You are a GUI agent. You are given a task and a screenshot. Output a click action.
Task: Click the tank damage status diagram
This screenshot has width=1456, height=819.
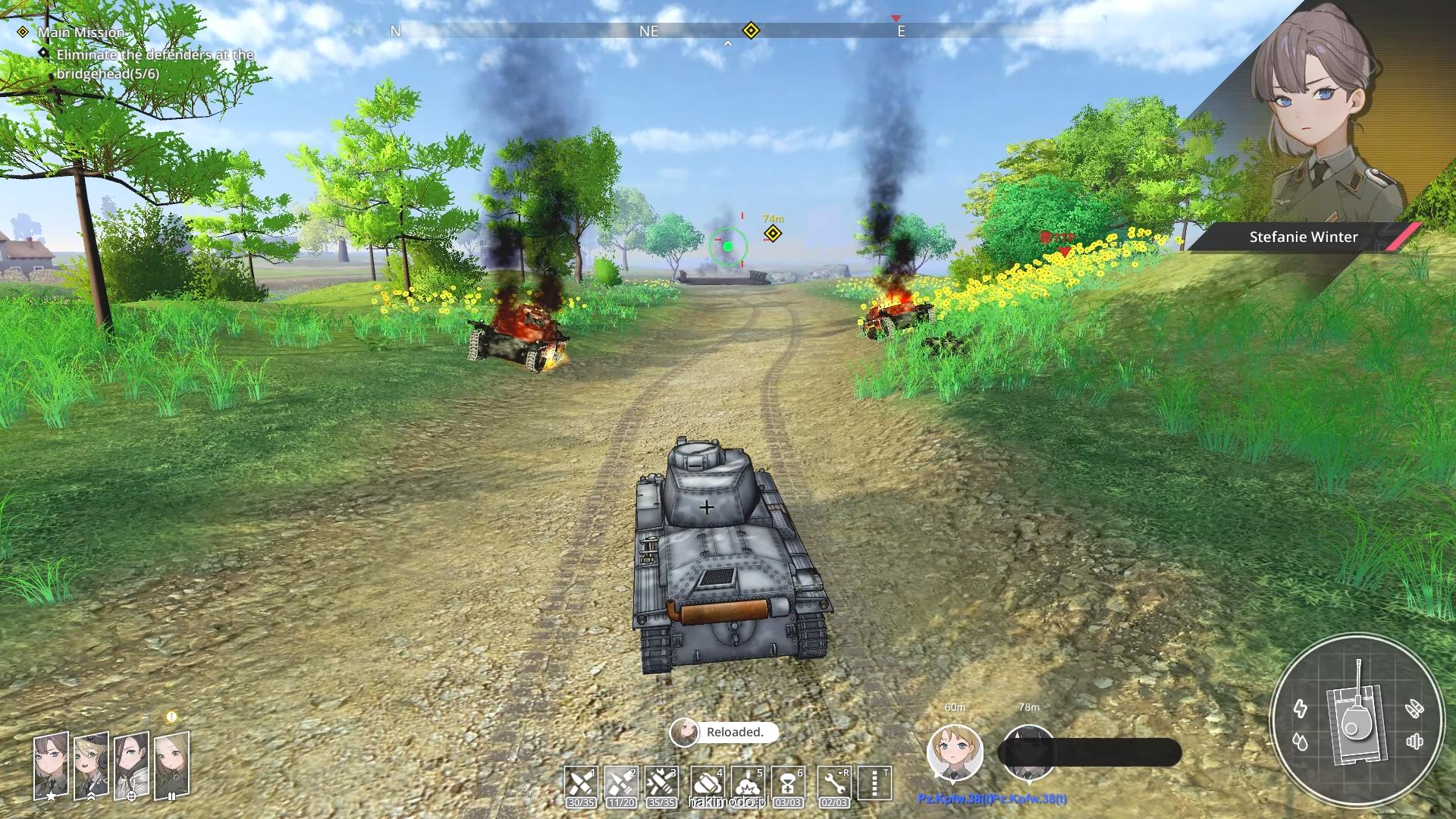click(x=1356, y=719)
